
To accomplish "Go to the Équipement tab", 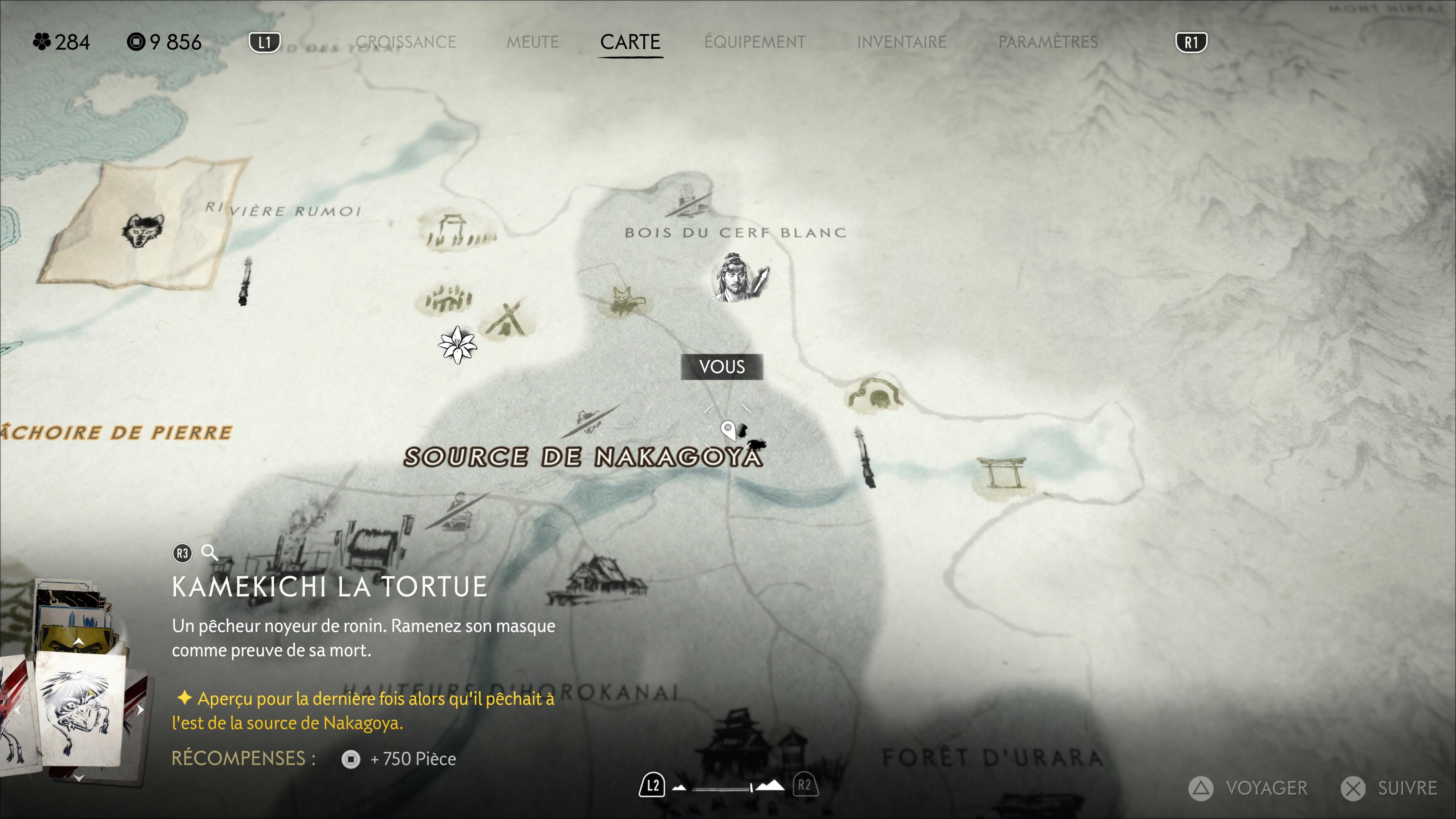I will (755, 42).
